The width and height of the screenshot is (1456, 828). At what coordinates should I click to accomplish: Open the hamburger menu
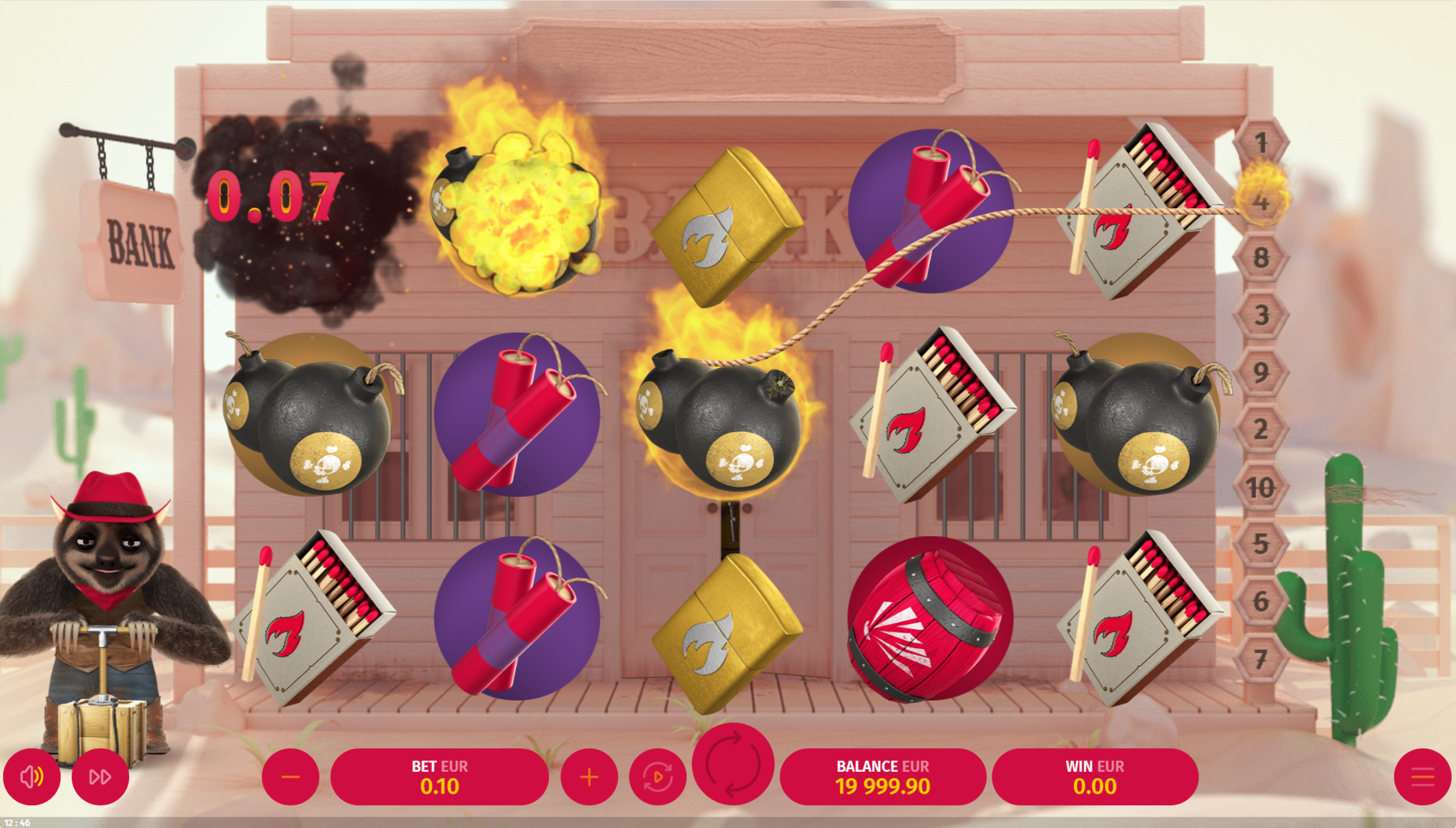point(1423,777)
